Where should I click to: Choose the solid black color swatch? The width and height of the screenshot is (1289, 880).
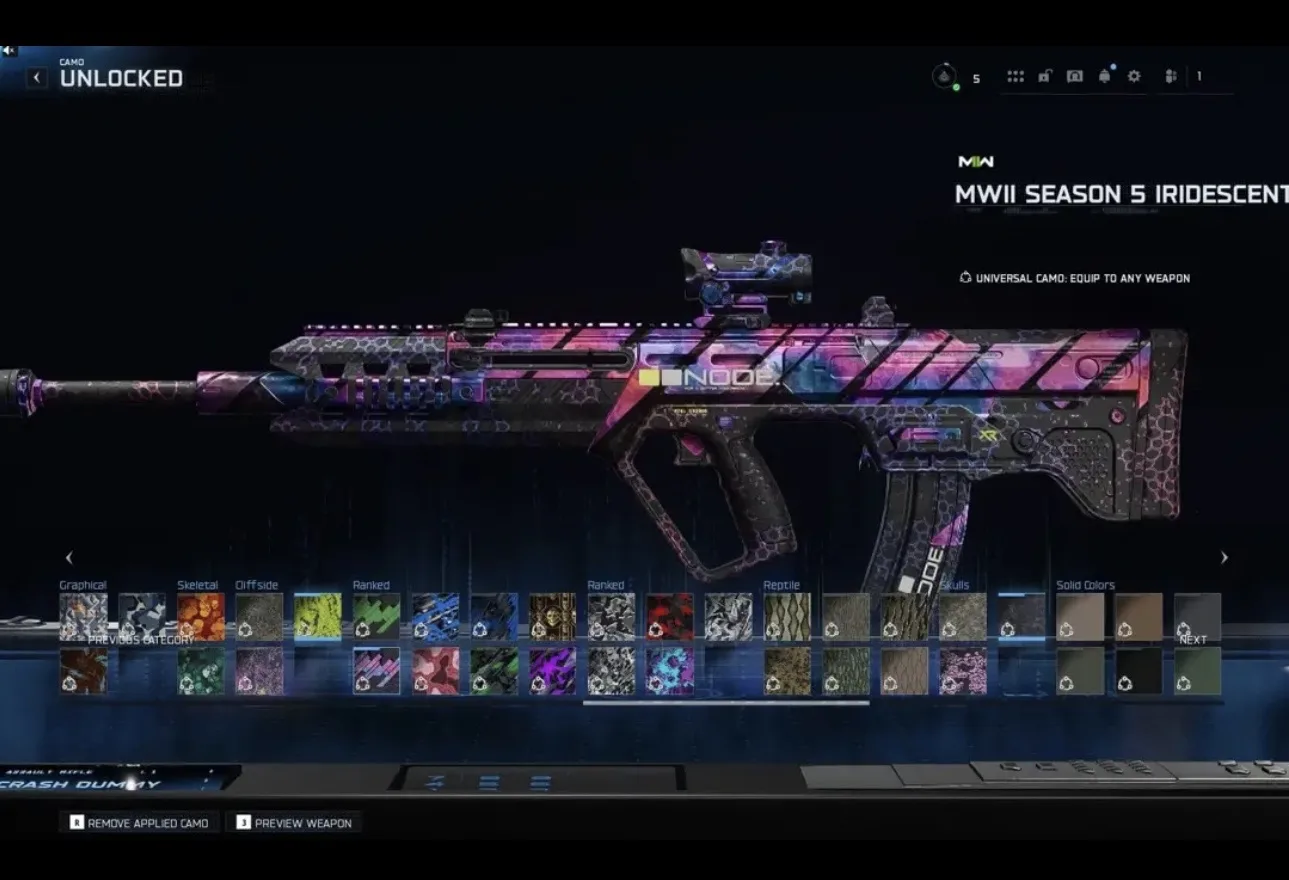click(1139, 670)
